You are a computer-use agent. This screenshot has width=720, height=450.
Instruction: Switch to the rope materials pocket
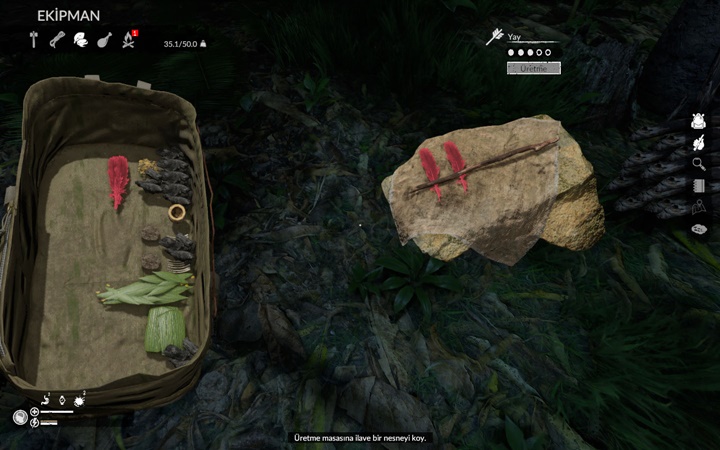click(x=57, y=40)
